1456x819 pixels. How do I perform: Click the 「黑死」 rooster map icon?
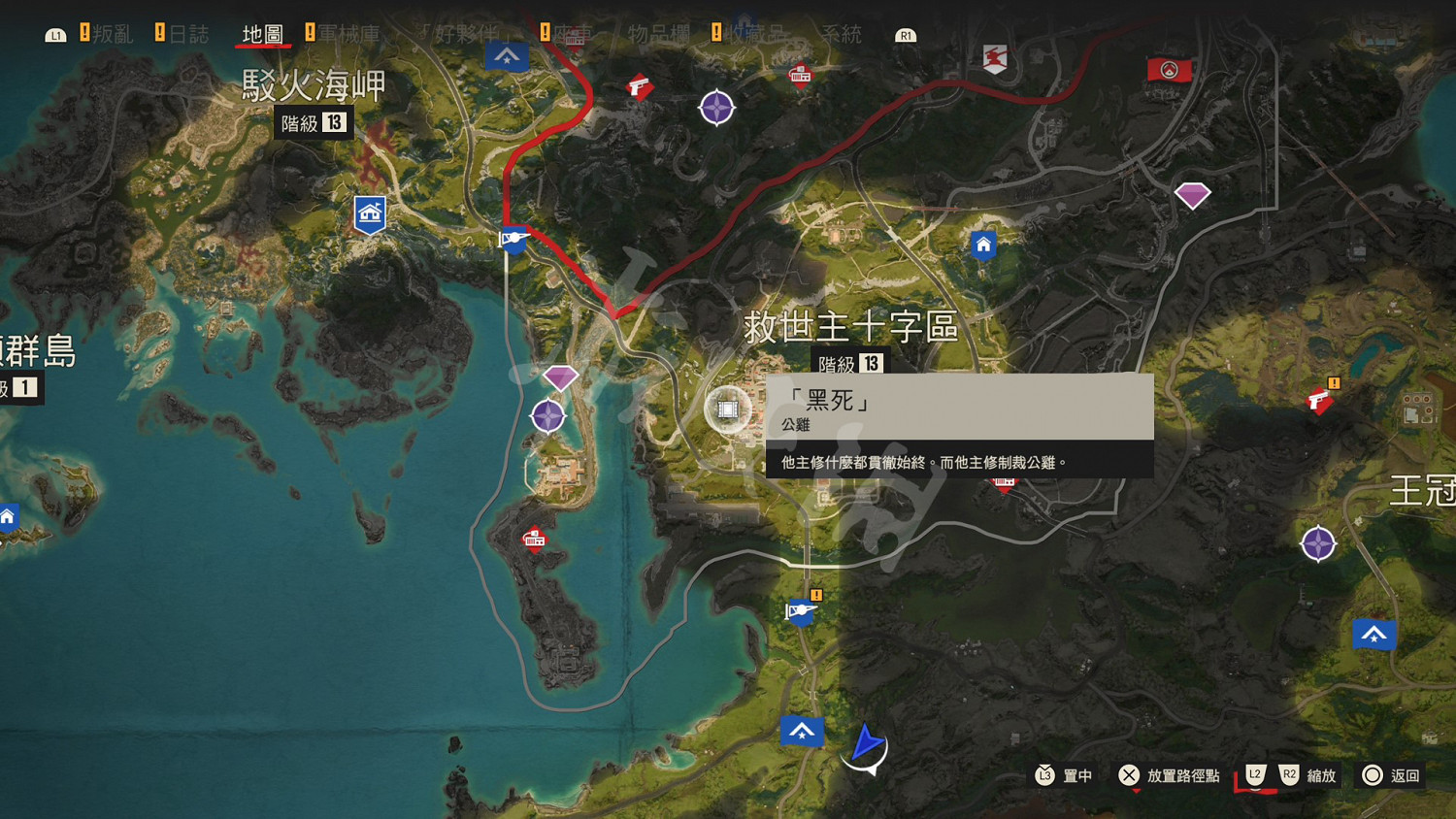(728, 410)
